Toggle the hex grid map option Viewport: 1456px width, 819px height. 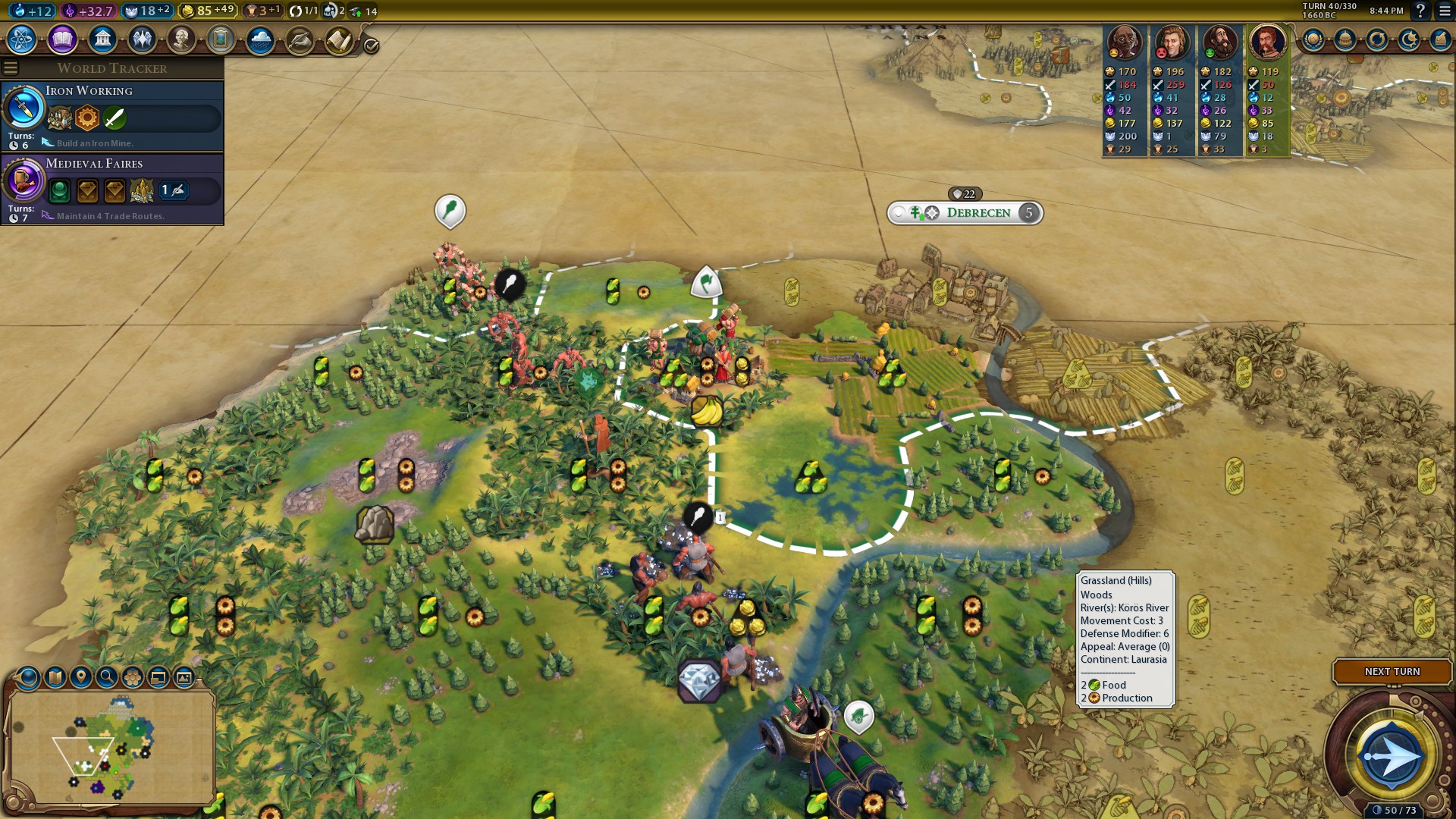click(133, 677)
